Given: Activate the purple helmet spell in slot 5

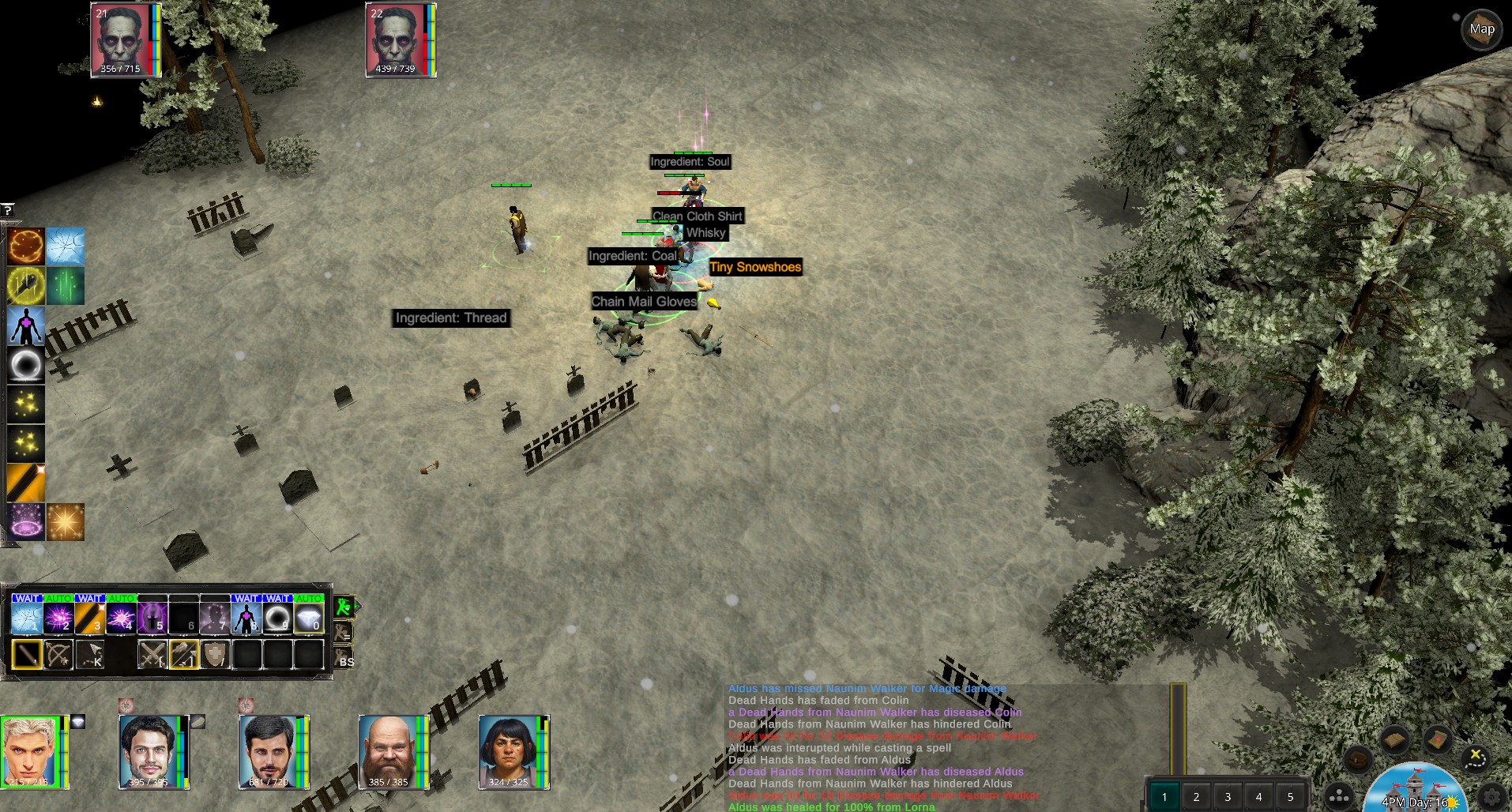Looking at the screenshot, I should 152,618.
